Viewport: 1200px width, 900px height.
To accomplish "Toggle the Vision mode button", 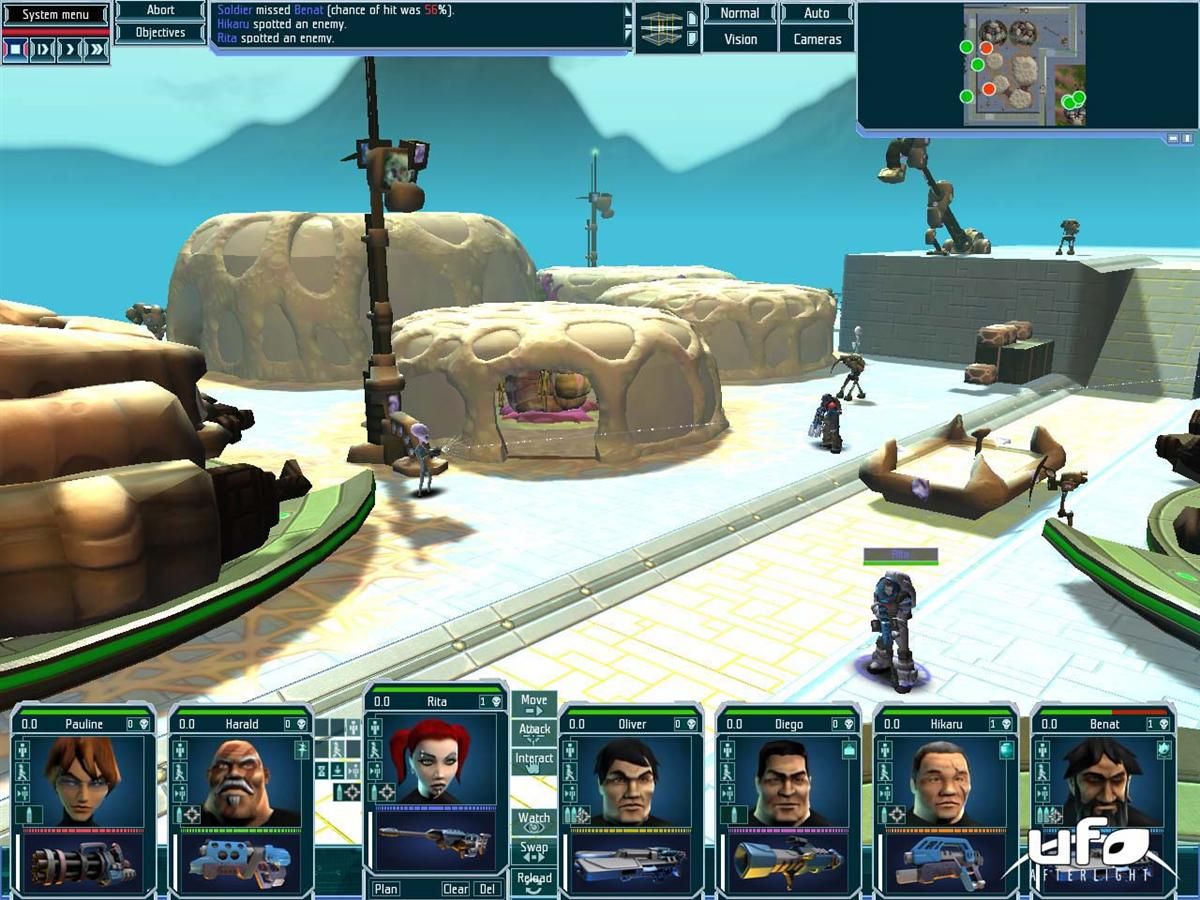I will pos(740,39).
